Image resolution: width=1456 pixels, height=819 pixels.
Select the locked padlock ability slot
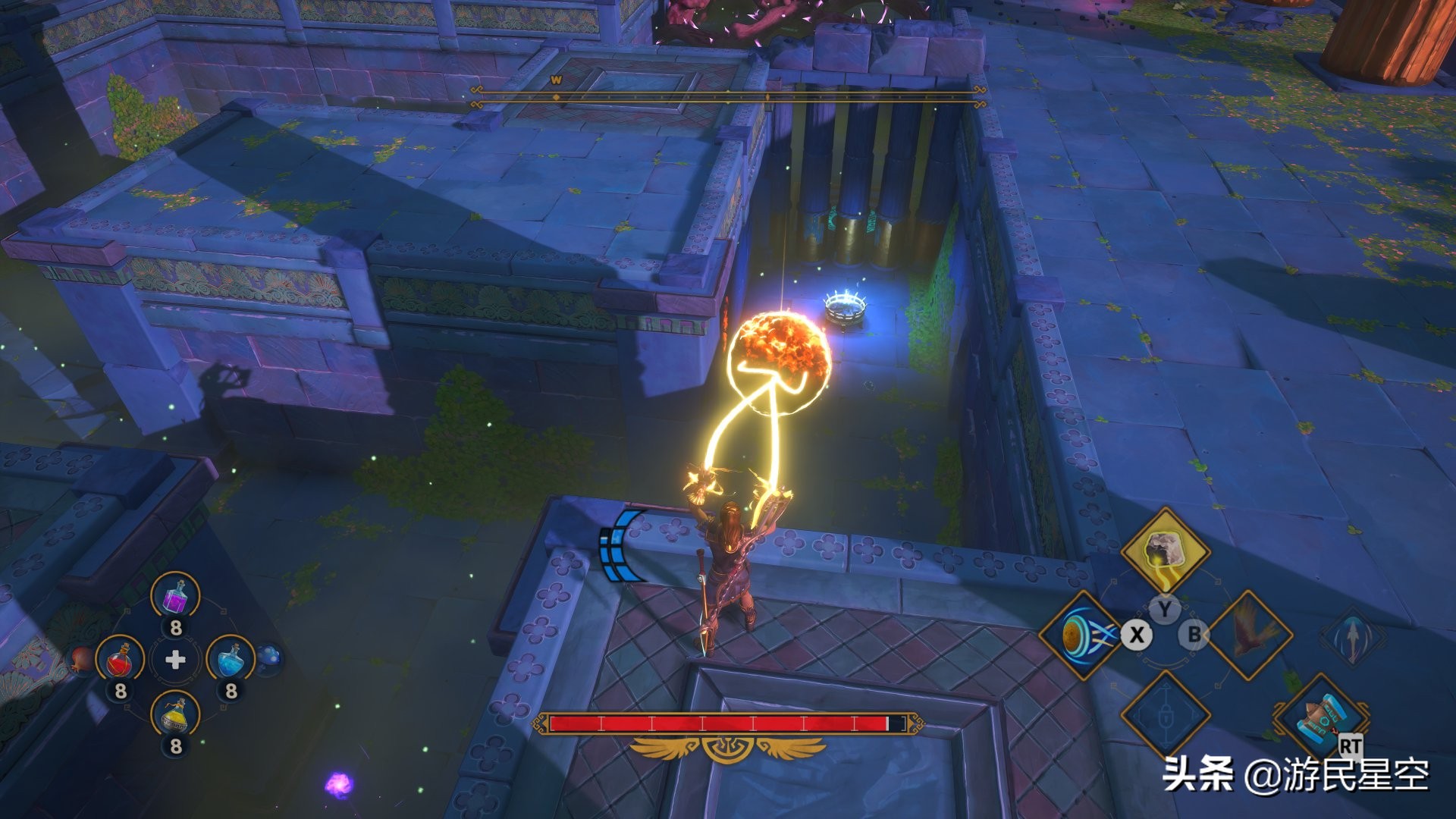pos(1165,715)
